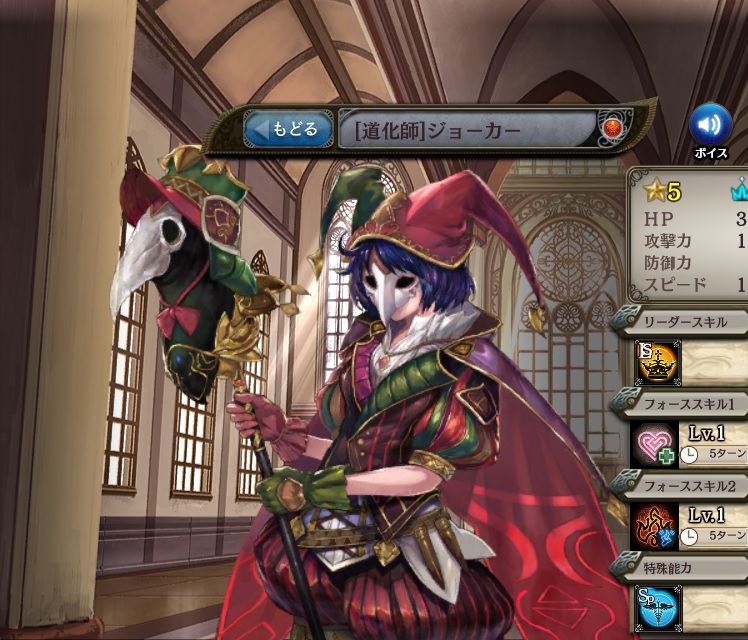Screen dimensions: 748x640
Task: Select the leader skill crown icon
Action: [657, 363]
